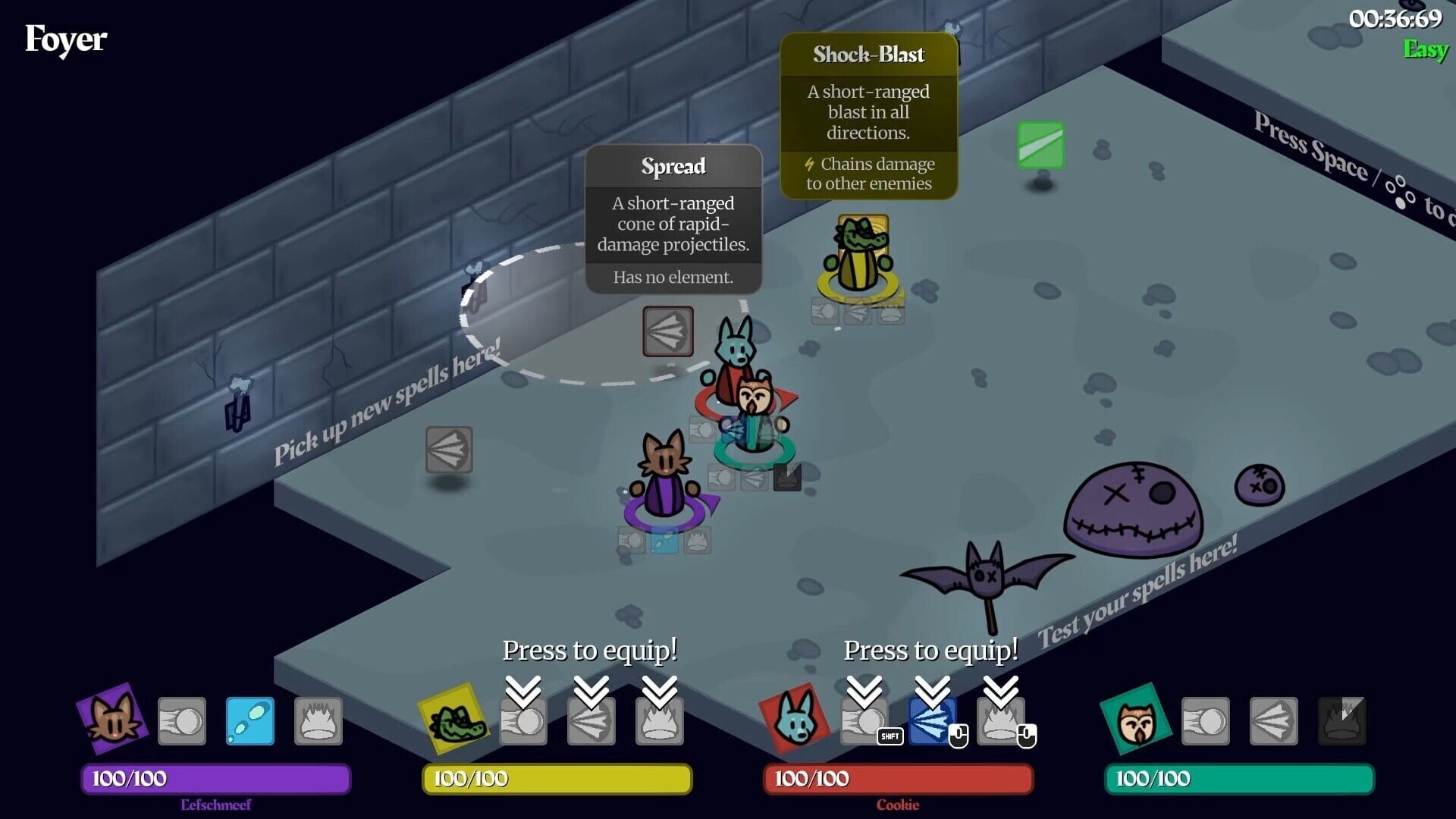Click the right Press to equip! prompt
Image resolution: width=1456 pixels, height=819 pixels.
pyautogui.click(x=931, y=650)
